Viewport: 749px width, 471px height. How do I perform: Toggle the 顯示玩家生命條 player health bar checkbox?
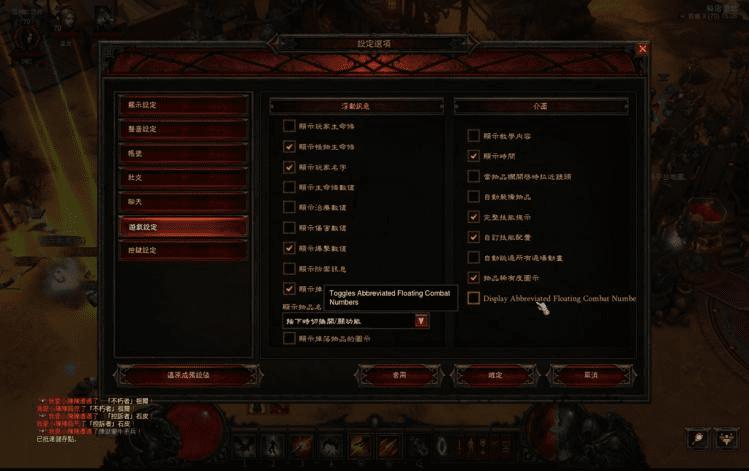(x=289, y=126)
